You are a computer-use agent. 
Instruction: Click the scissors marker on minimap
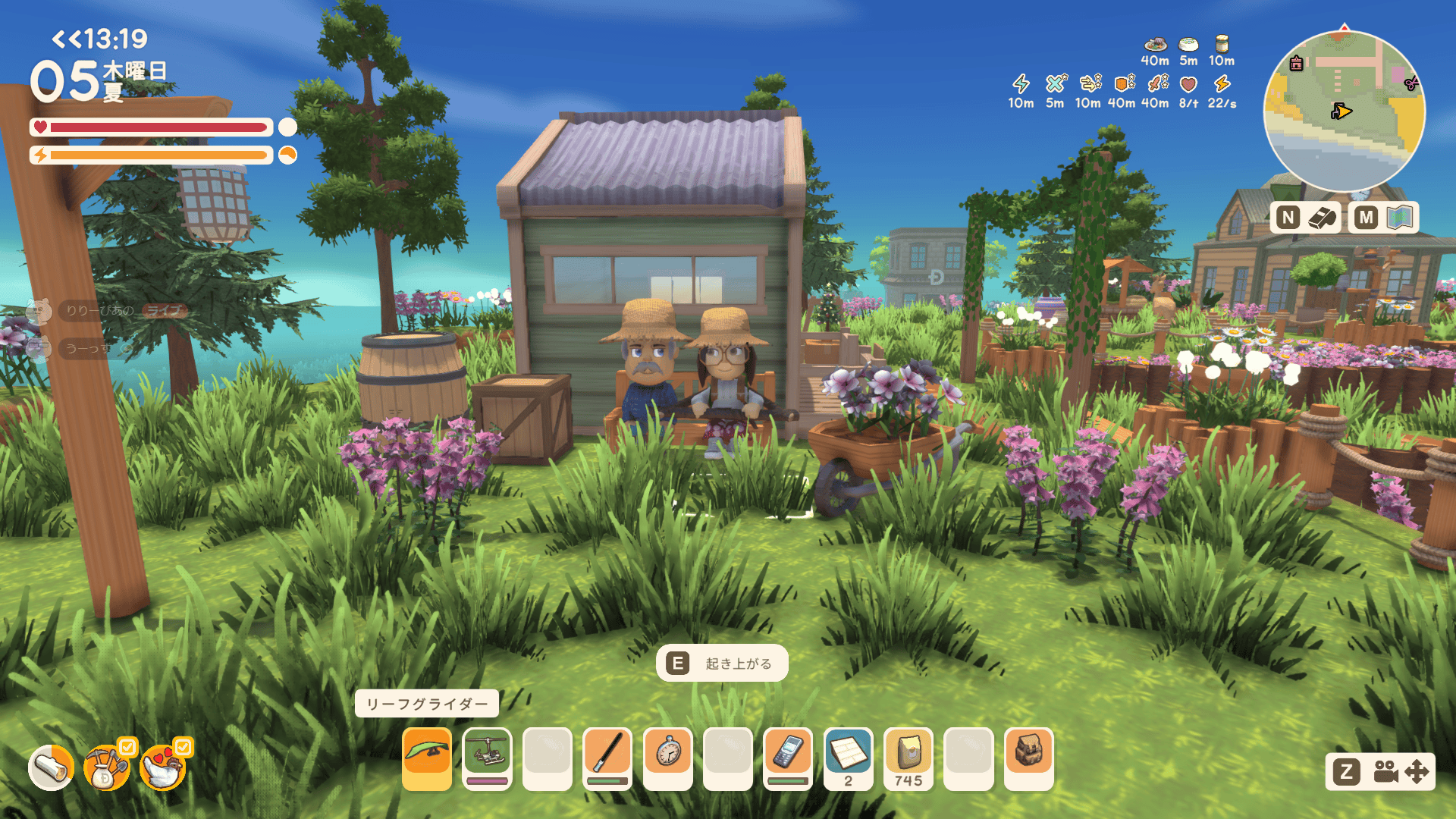click(x=1411, y=83)
